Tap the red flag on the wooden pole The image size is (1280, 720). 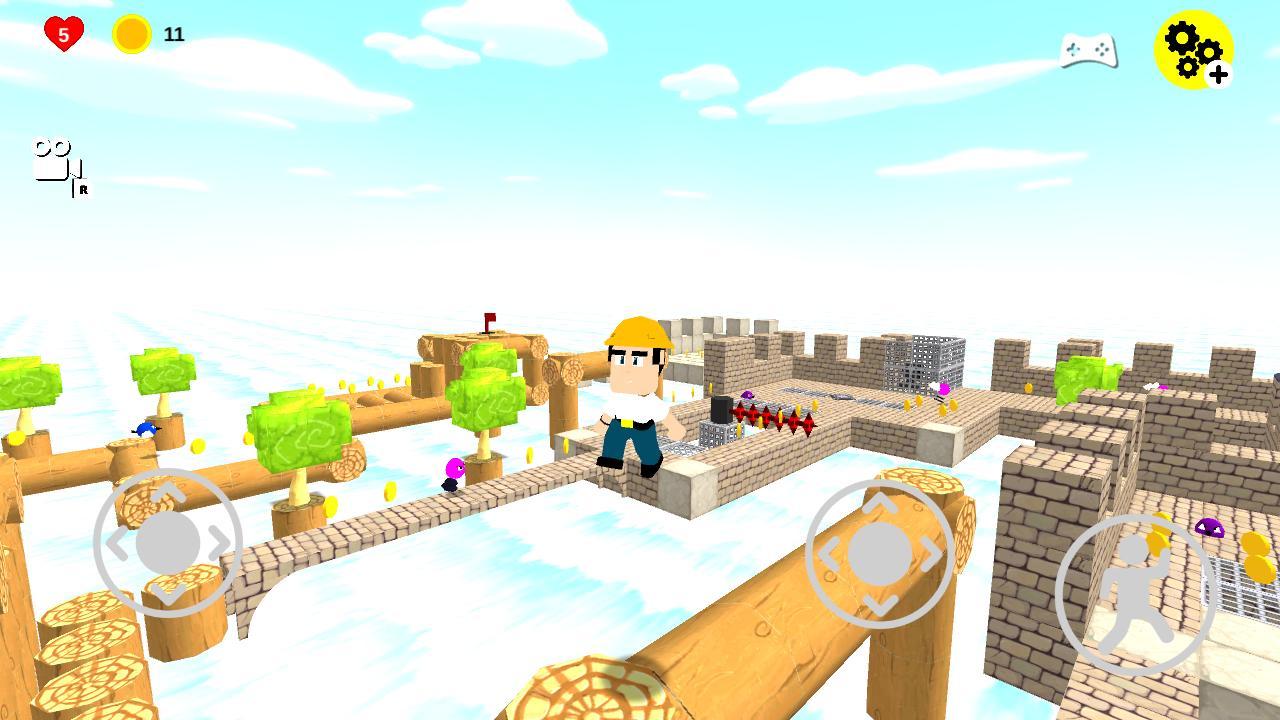coord(490,316)
